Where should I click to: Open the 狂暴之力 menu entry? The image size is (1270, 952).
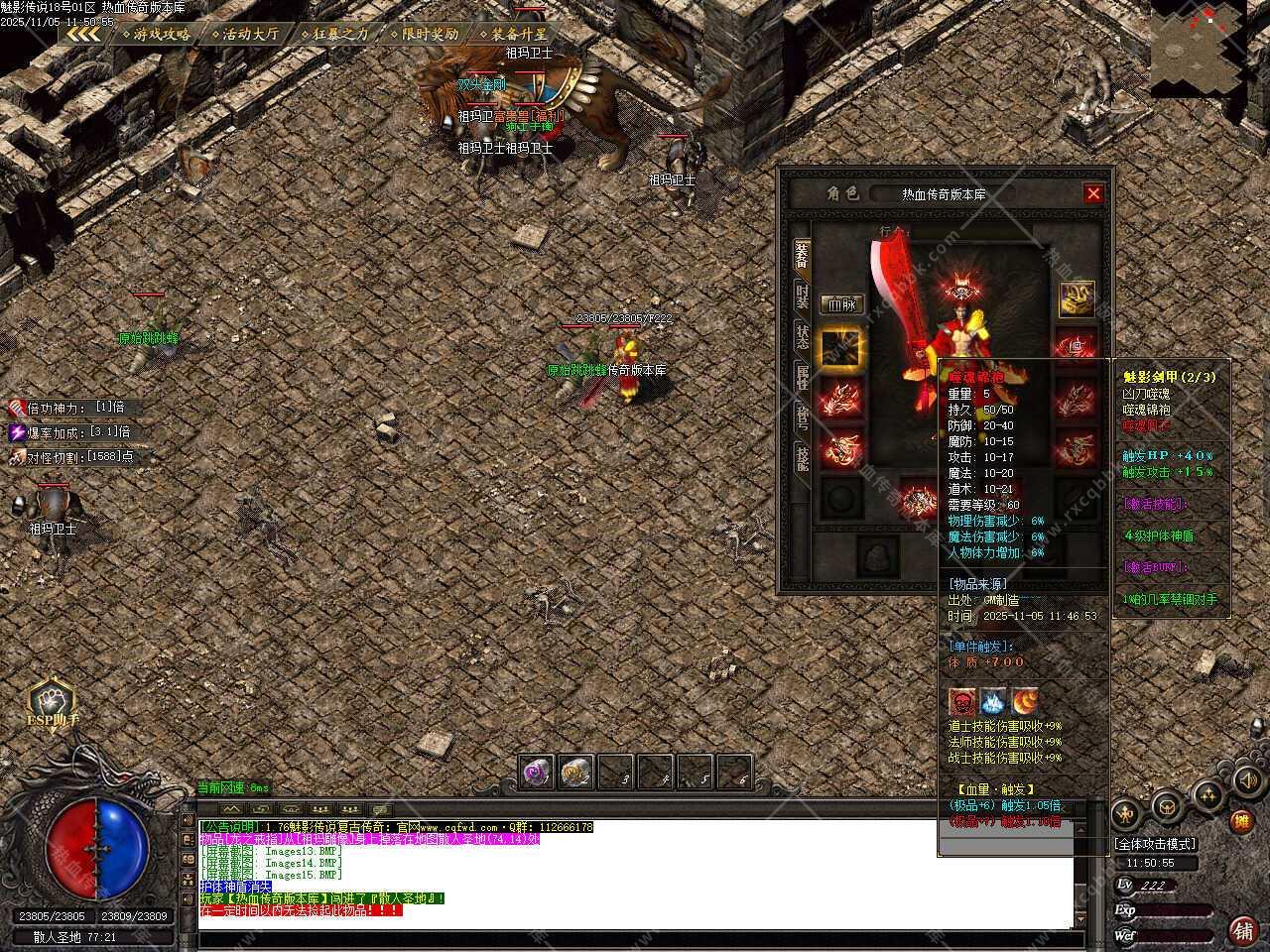[334, 34]
